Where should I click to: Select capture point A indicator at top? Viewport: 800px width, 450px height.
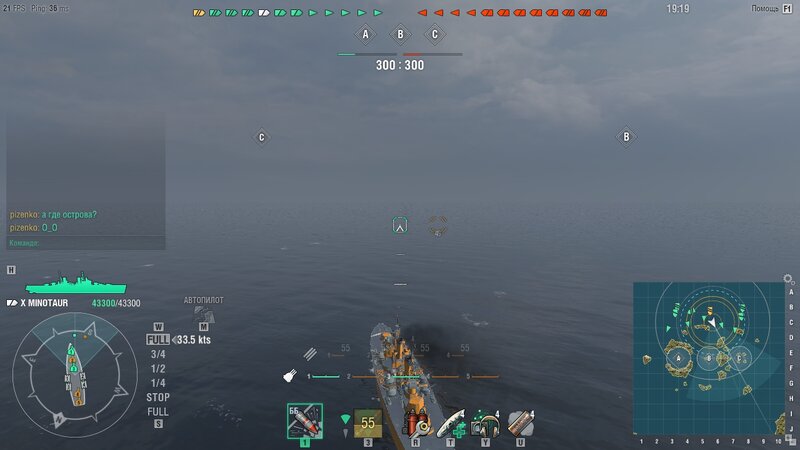[365, 35]
